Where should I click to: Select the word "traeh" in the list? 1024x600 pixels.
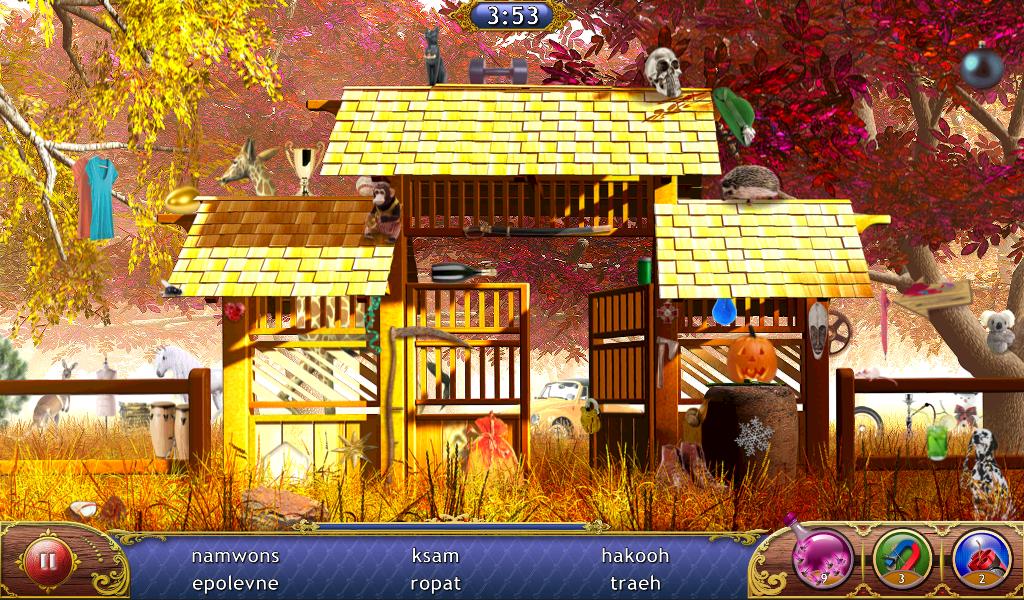coord(636,583)
